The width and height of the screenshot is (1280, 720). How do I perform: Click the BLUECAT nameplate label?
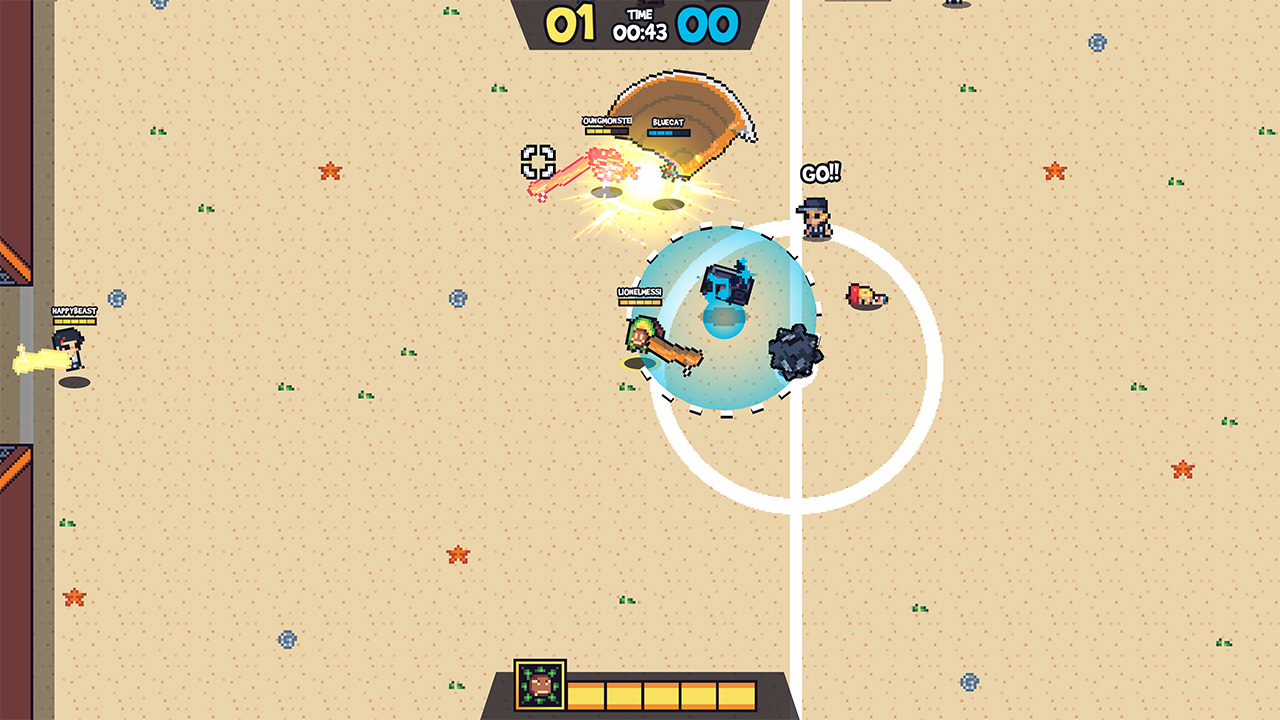coord(668,120)
